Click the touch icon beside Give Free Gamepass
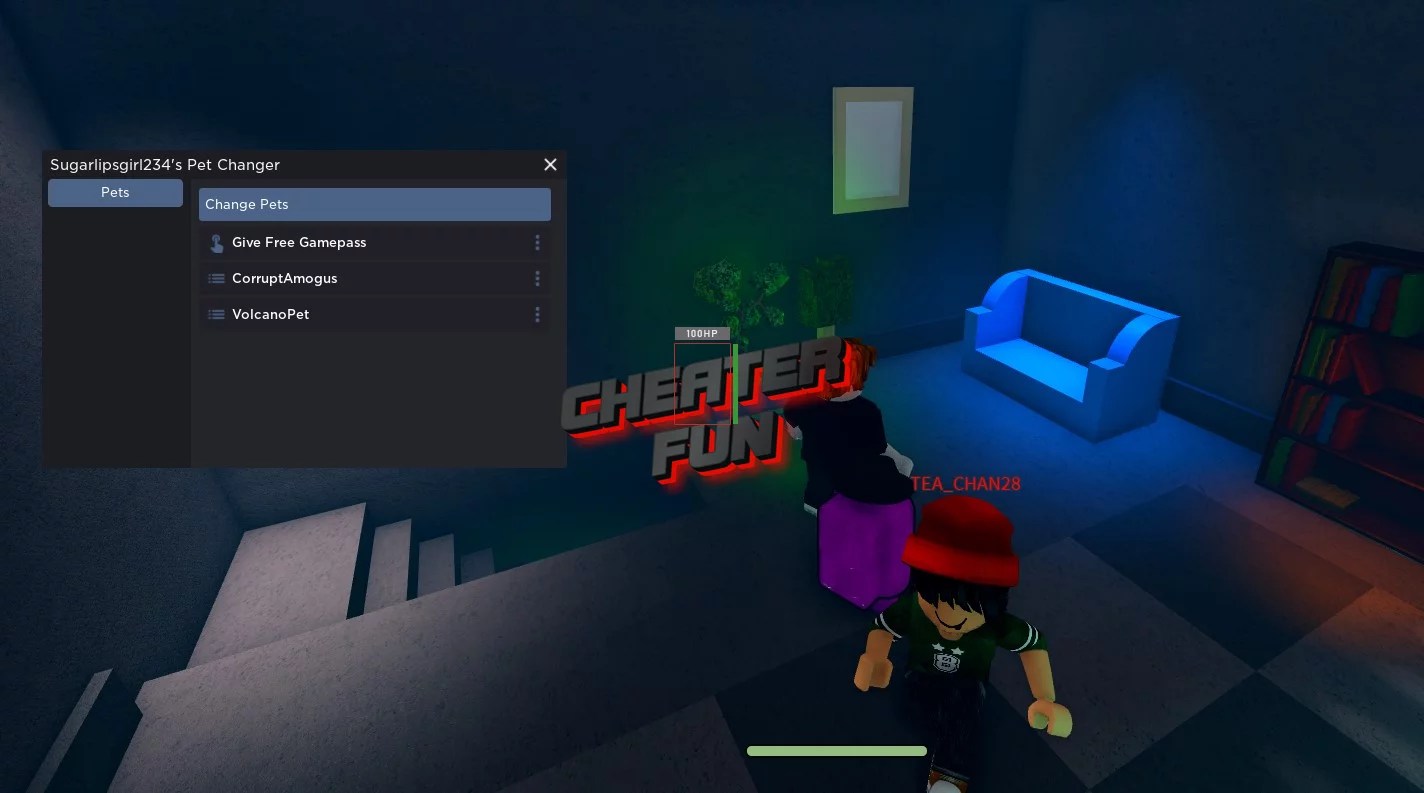 [216, 242]
